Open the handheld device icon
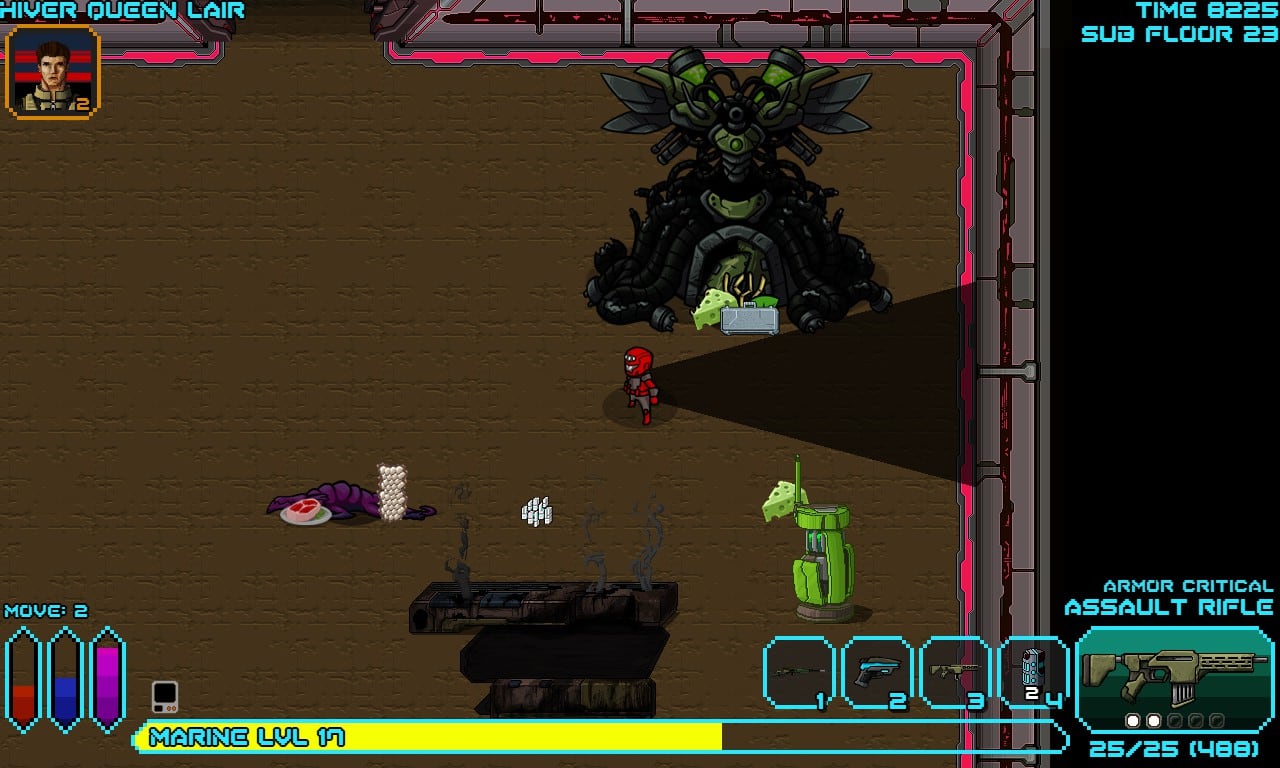This screenshot has height=768, width=1280. 165,696
